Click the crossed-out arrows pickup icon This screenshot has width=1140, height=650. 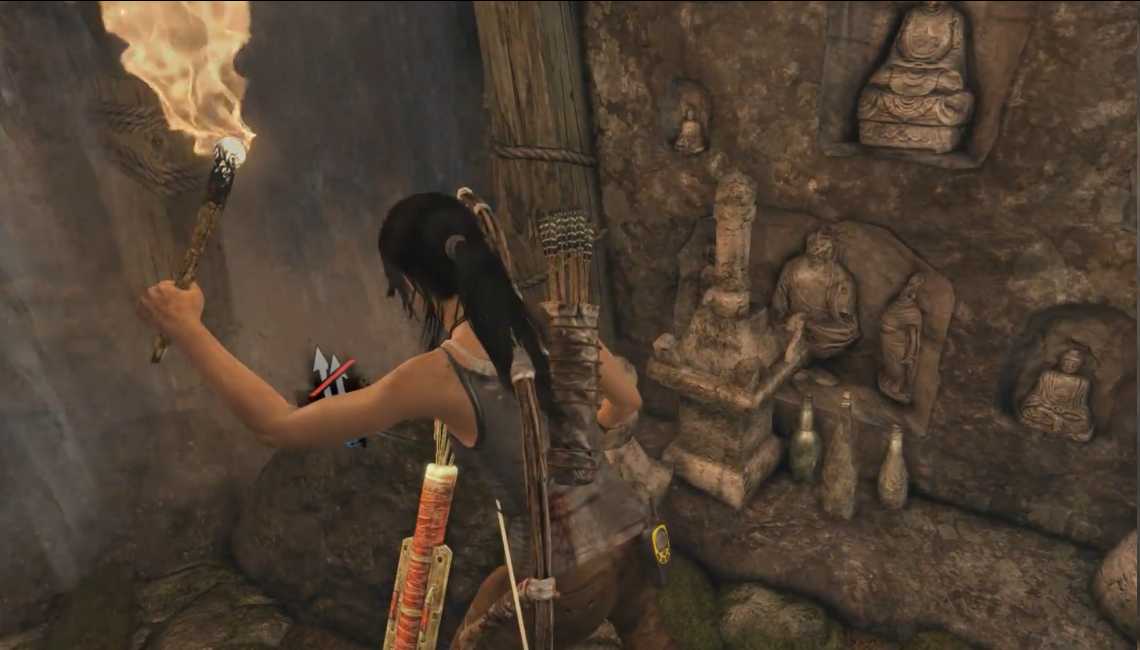click(330, 375)
